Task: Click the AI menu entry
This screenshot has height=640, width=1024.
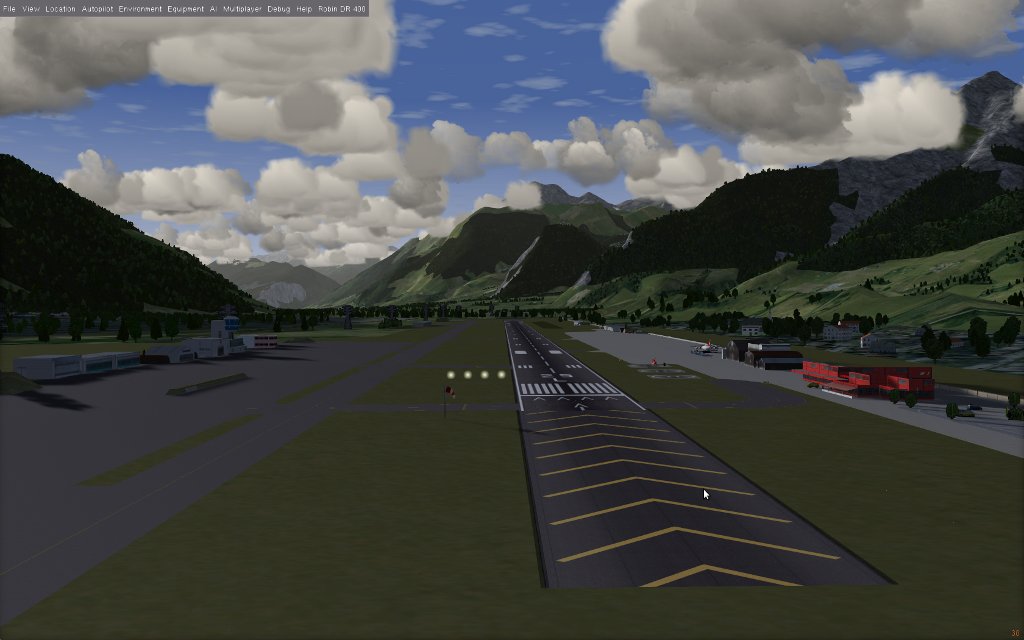Action: click(213, 8)
